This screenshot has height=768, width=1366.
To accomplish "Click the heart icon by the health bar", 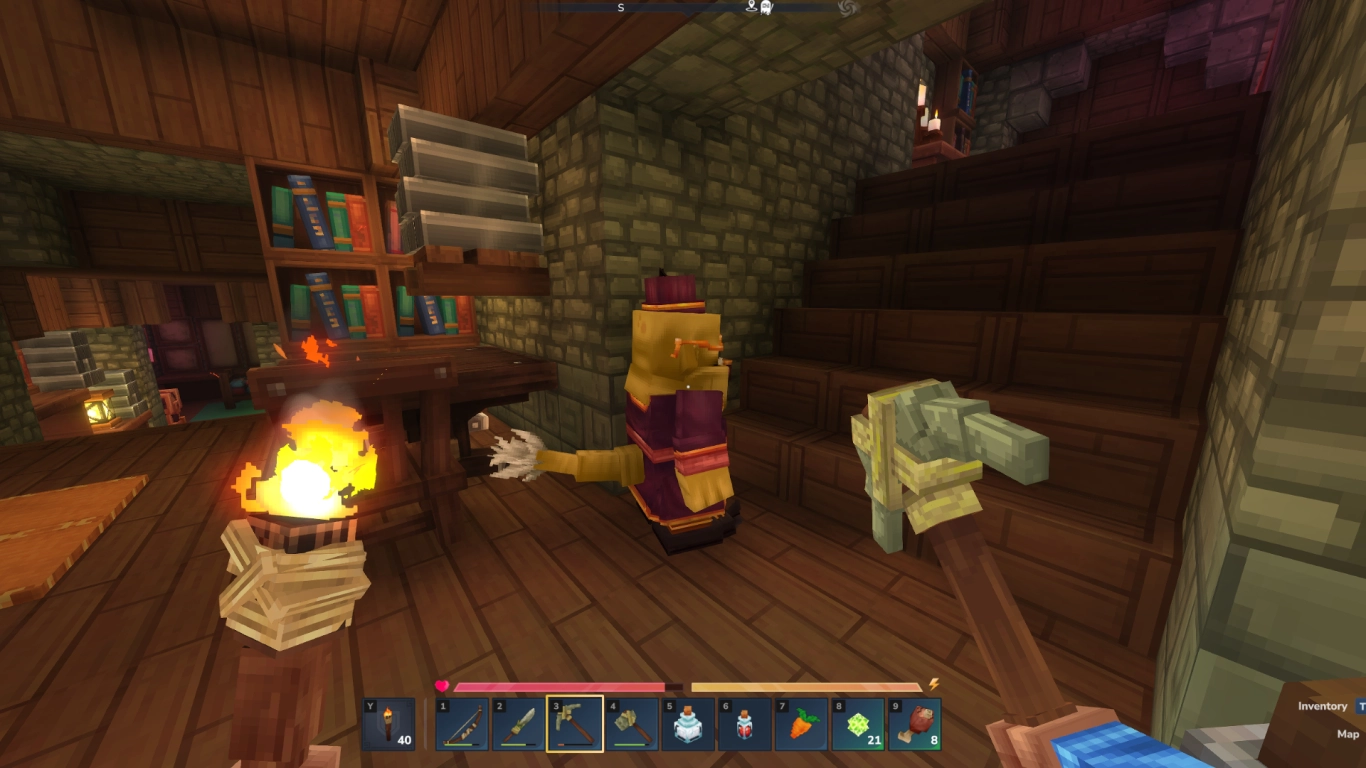I will [x=441, y=685].
